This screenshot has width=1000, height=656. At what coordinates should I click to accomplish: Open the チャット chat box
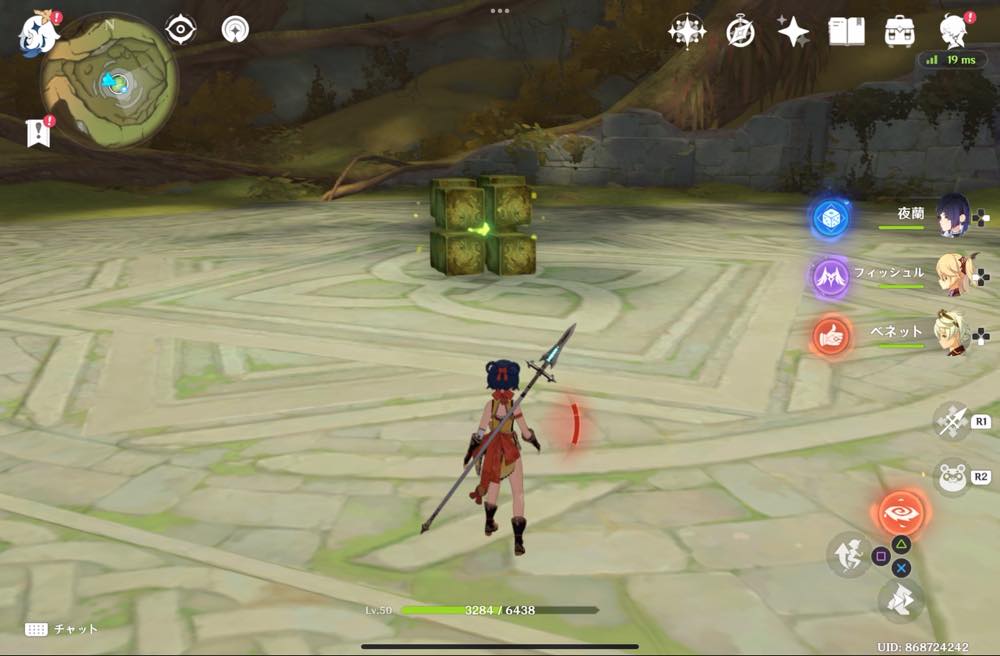coord(62,629)
